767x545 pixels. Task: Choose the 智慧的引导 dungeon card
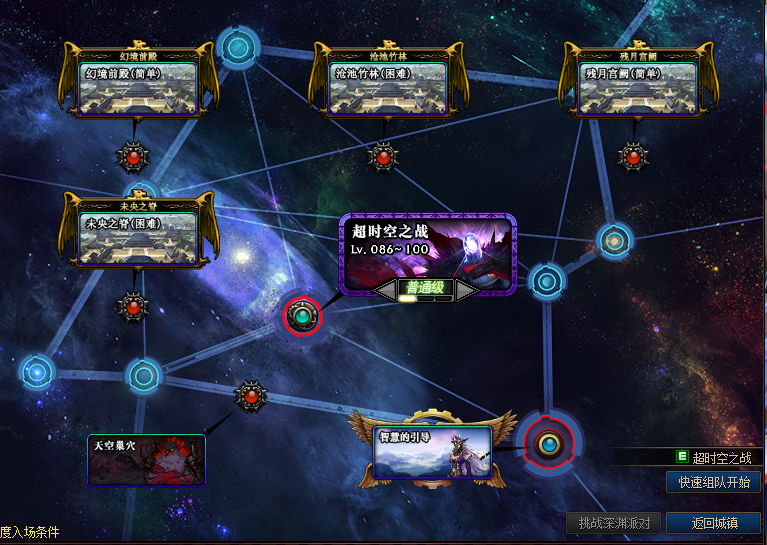point(433,451)
